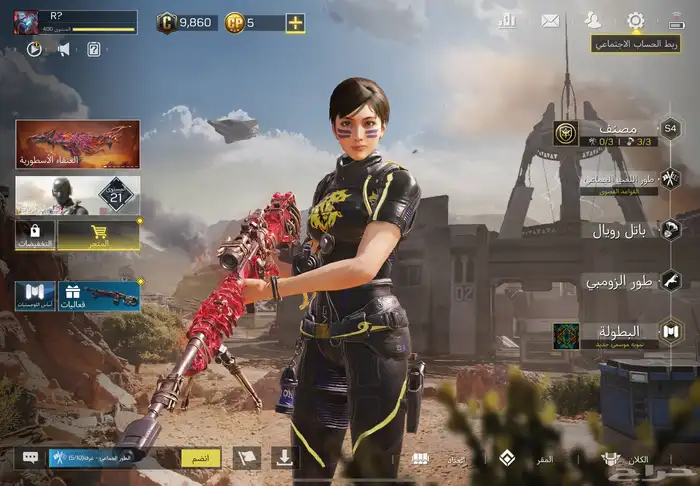This screenshot has height=486, width=700.
Task: Open the discounts lock button
Action: [34, 236]
